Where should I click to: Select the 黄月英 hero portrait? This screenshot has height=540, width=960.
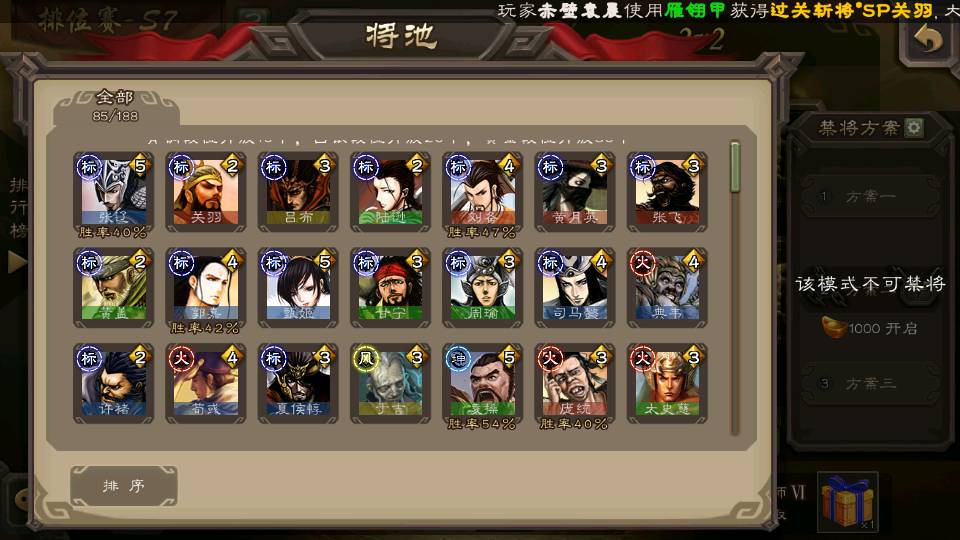(574, 190)
